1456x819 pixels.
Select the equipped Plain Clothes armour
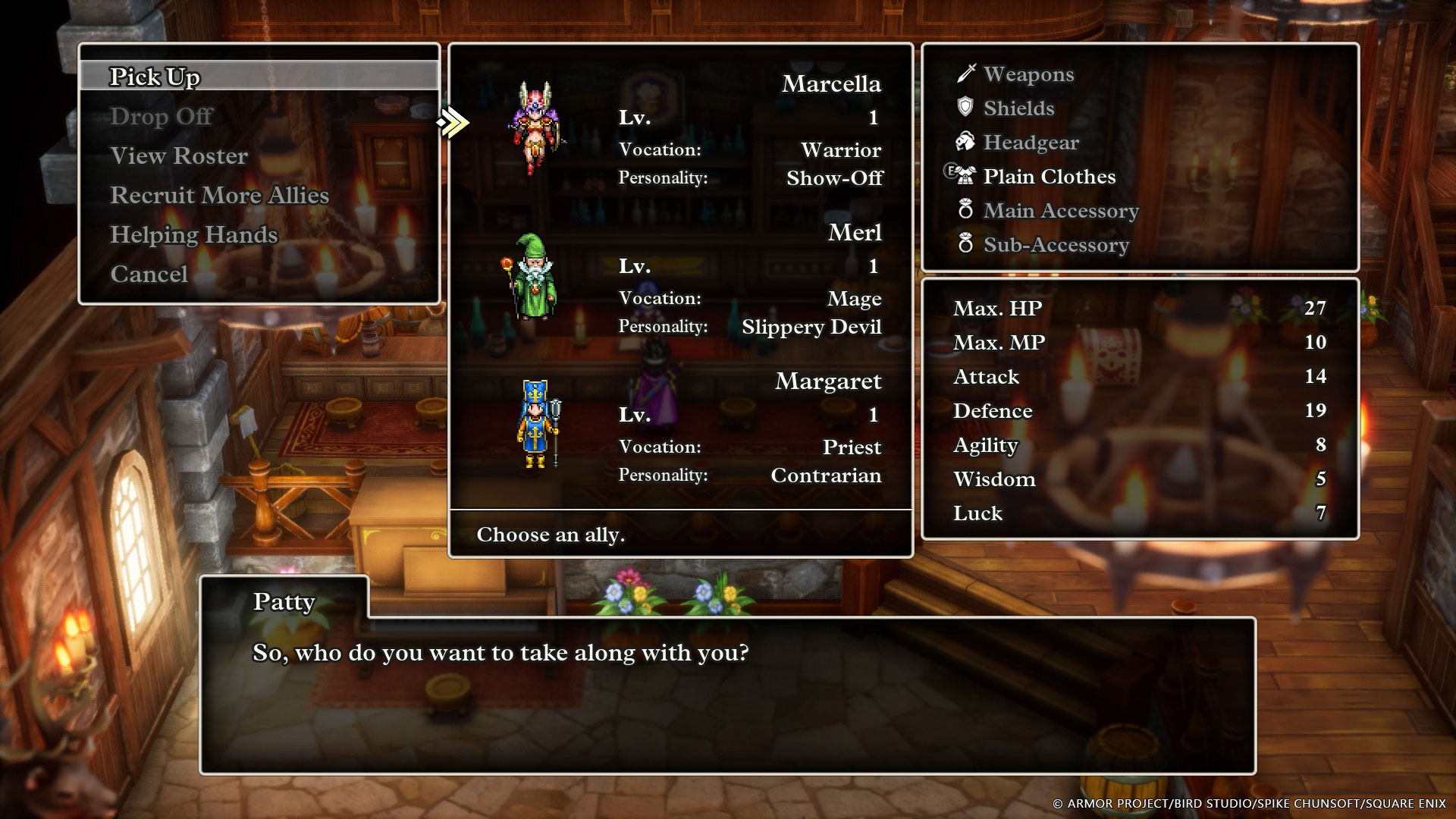1049,177
